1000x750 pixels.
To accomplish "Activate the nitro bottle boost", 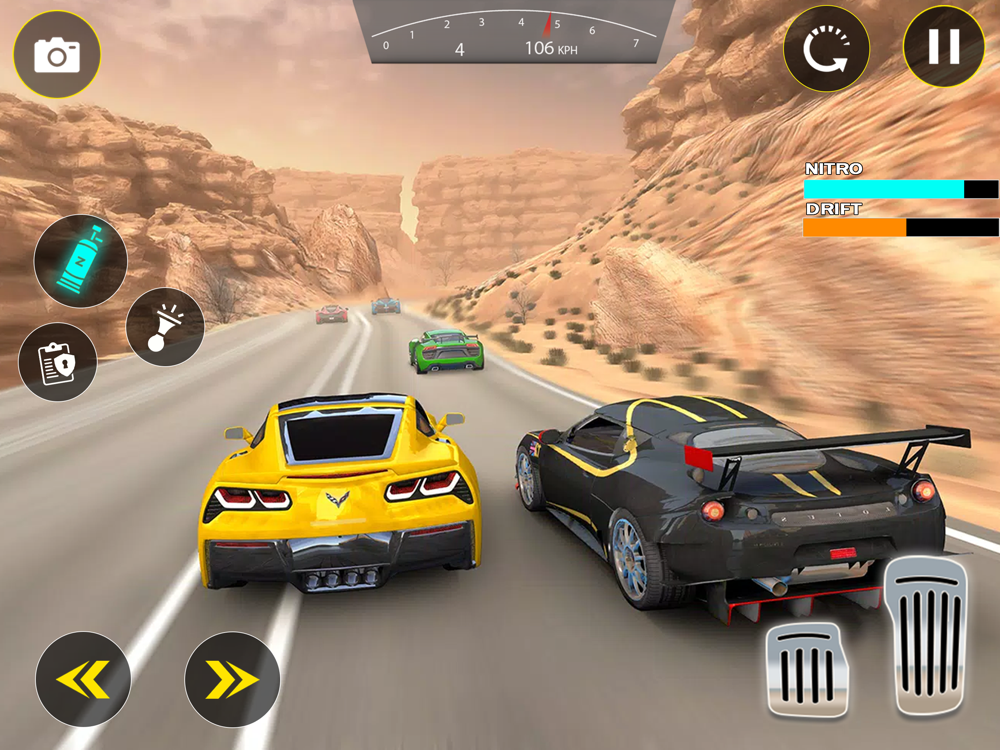I will tap(81, 261).
